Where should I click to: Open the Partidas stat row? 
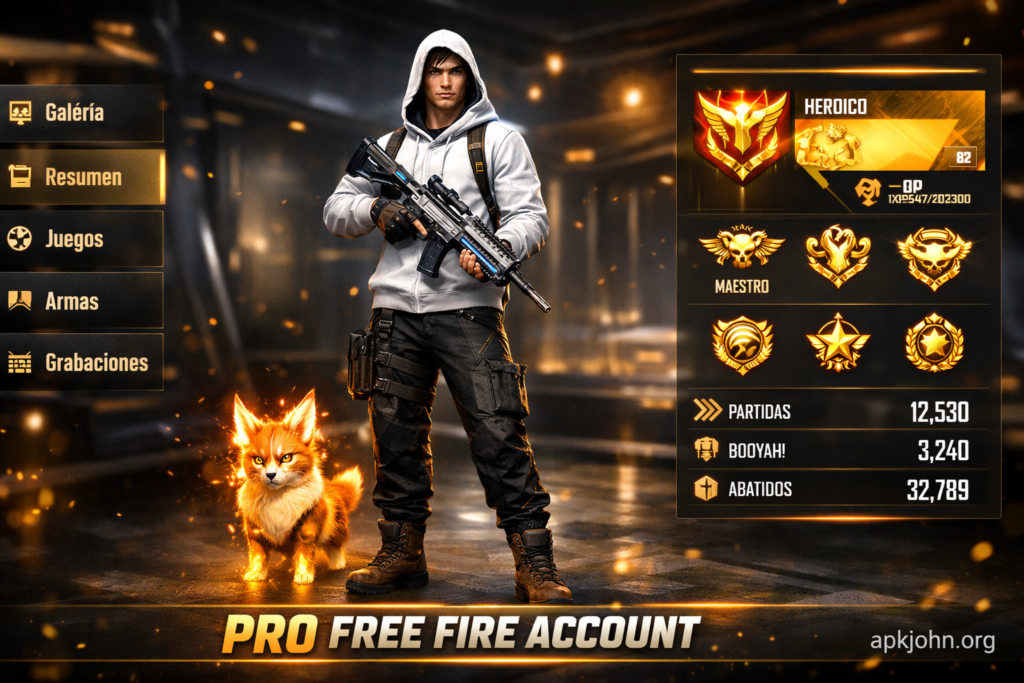click(838, 411)
